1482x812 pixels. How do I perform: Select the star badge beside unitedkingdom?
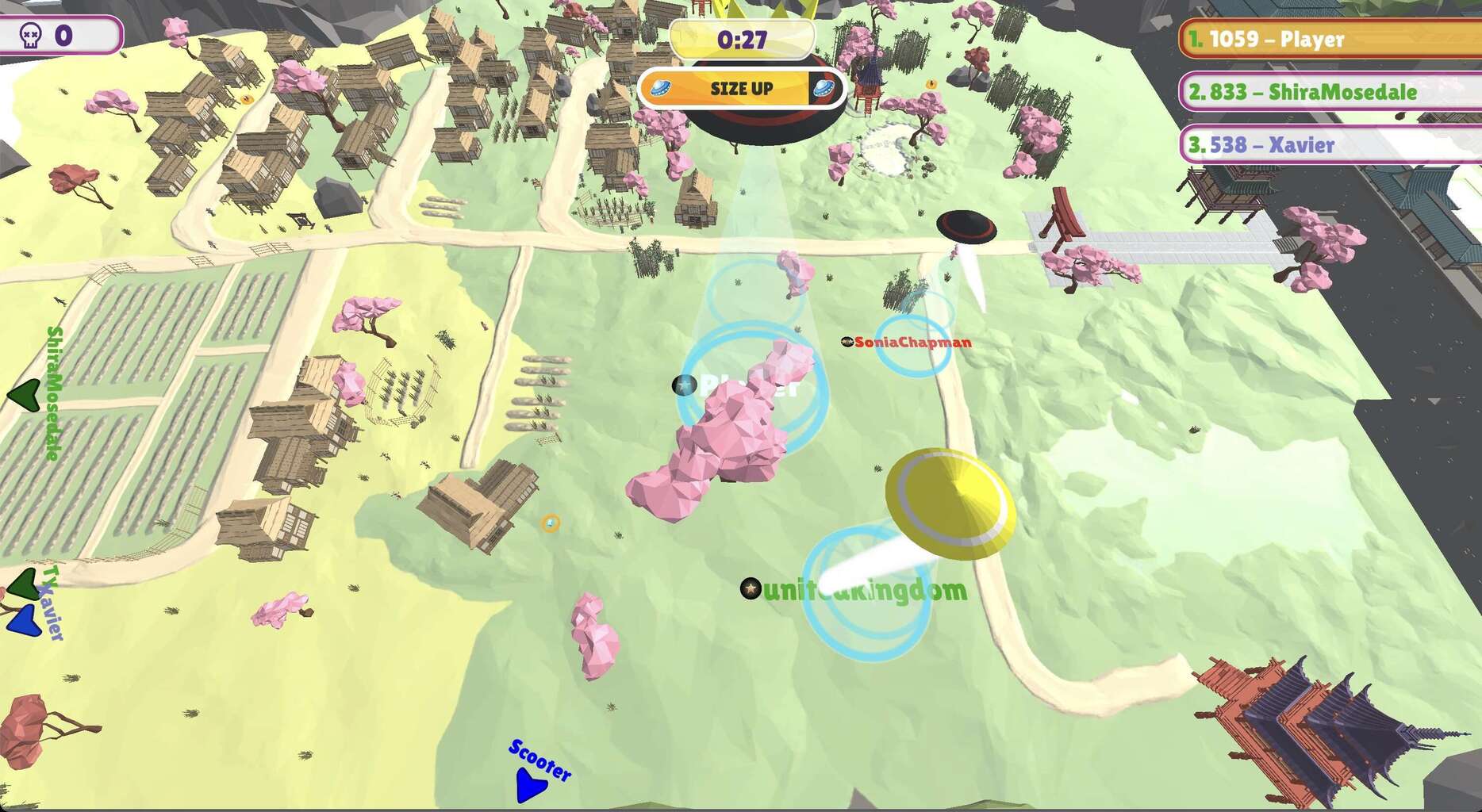[749, 588]
